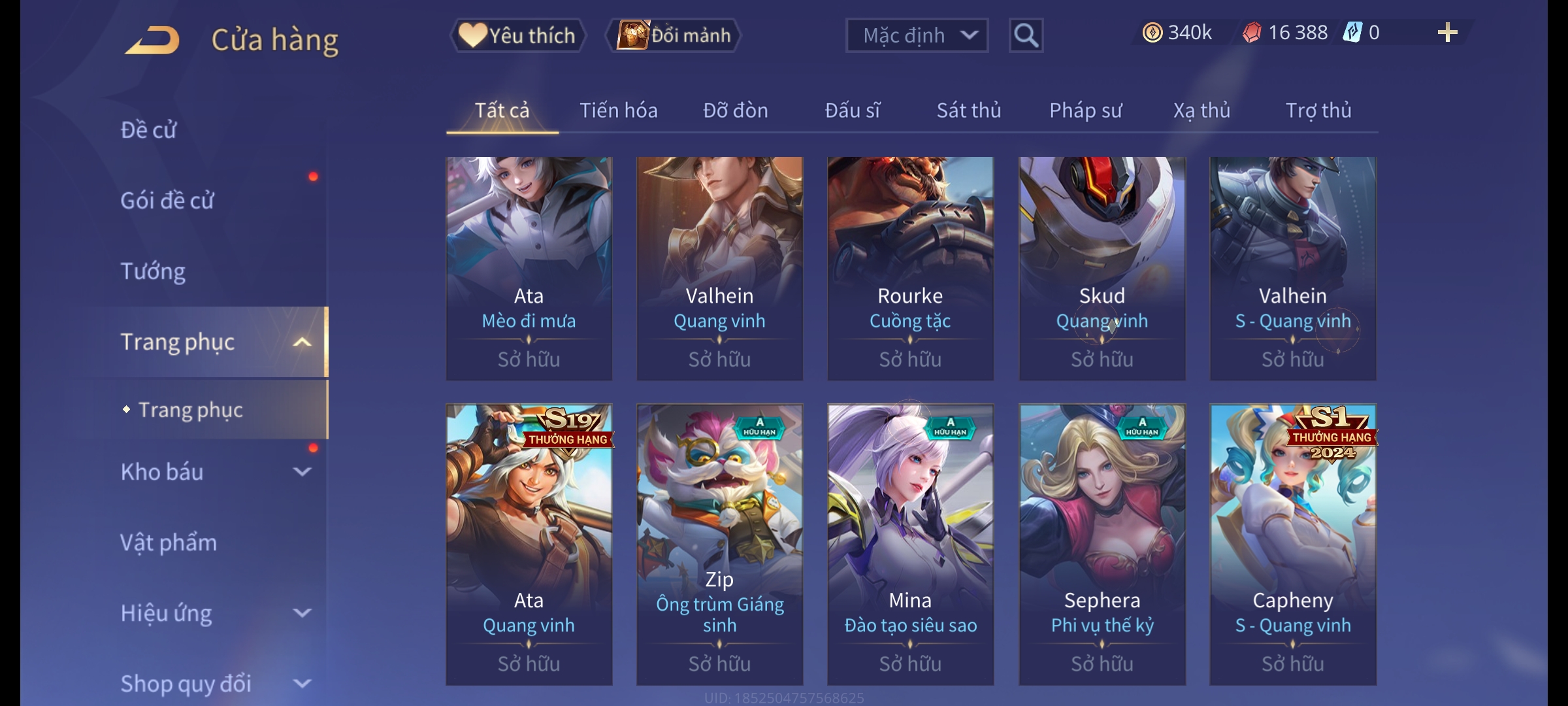Filter skins by Xạ thủ
Image resolution: width=1568 pixels, height=706 pixels.
click(1201, 110)
